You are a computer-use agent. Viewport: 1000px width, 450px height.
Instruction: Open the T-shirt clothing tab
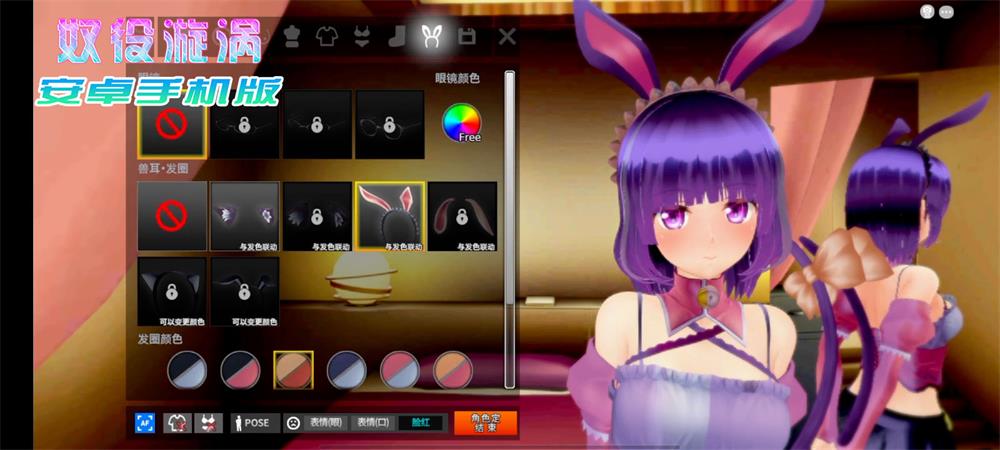click(x=327, y=37)
